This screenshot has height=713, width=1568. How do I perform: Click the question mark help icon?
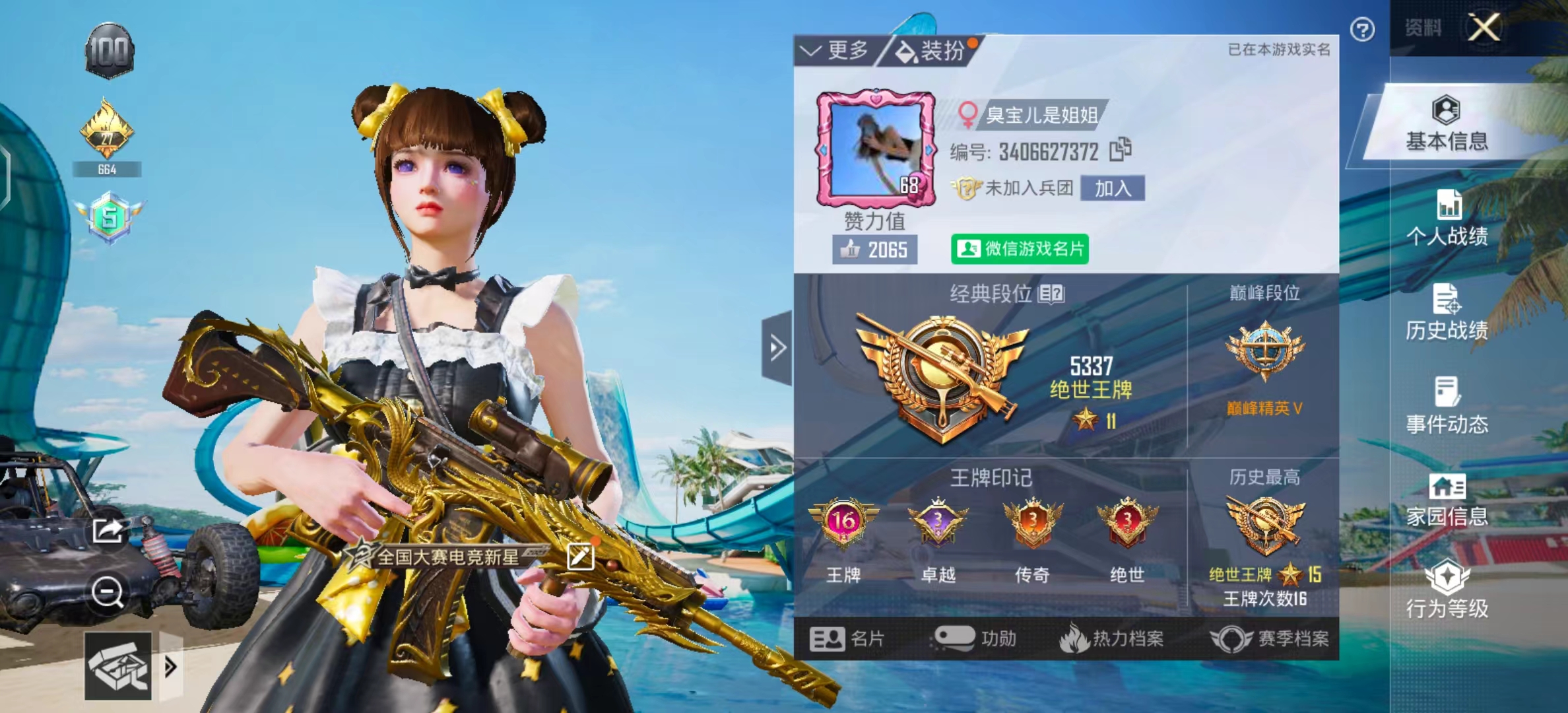[1362, 30]
